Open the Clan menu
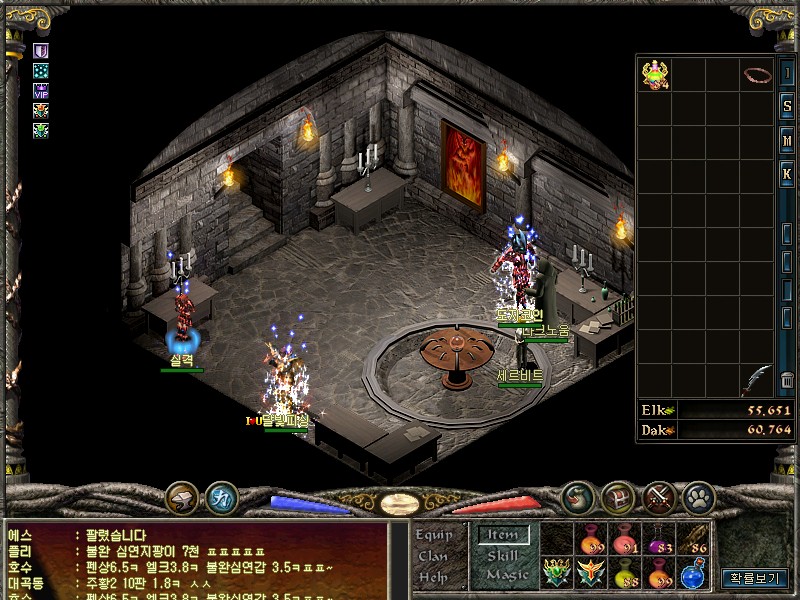Viewport: 800px width, 600px height. [433, 556]
